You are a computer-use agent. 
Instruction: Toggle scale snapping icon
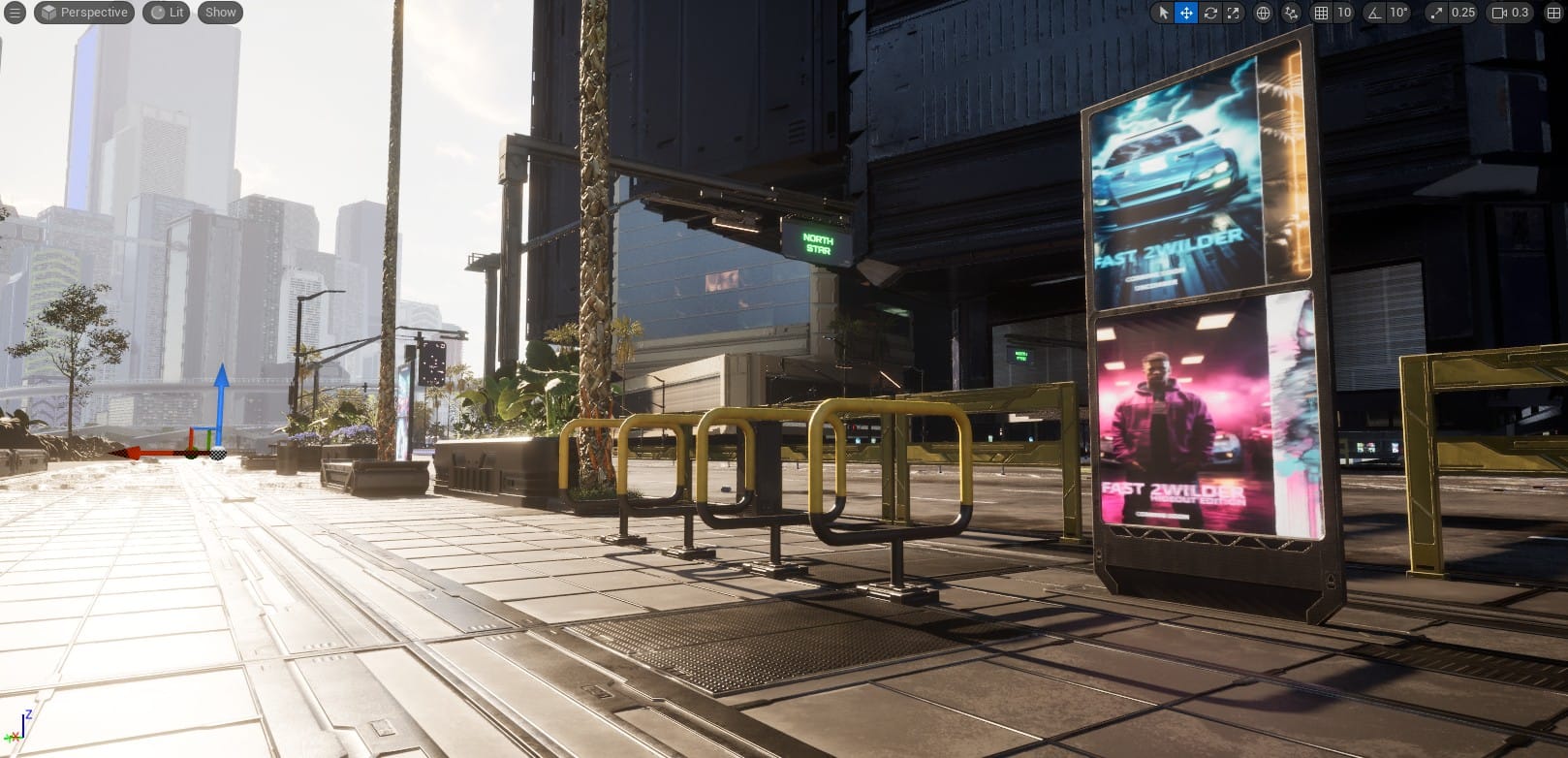pos(1435,13)
